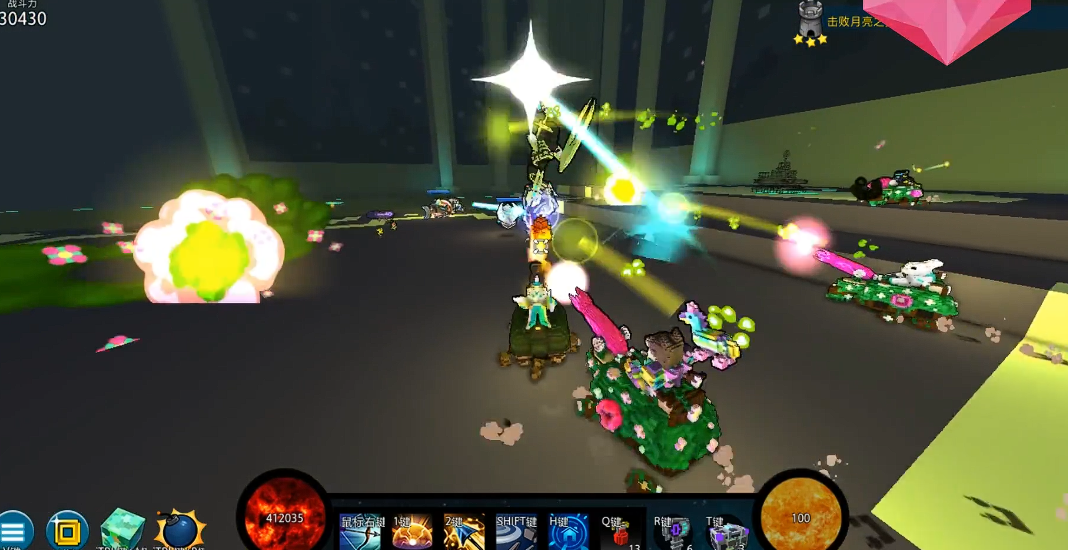
Task: Activate the golden dome skill on key 1
Action: click(412, 534)
